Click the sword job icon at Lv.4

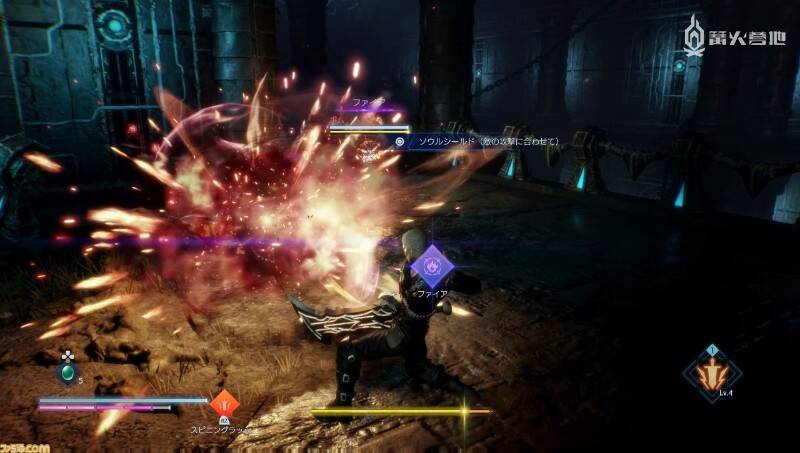(712, 374)
